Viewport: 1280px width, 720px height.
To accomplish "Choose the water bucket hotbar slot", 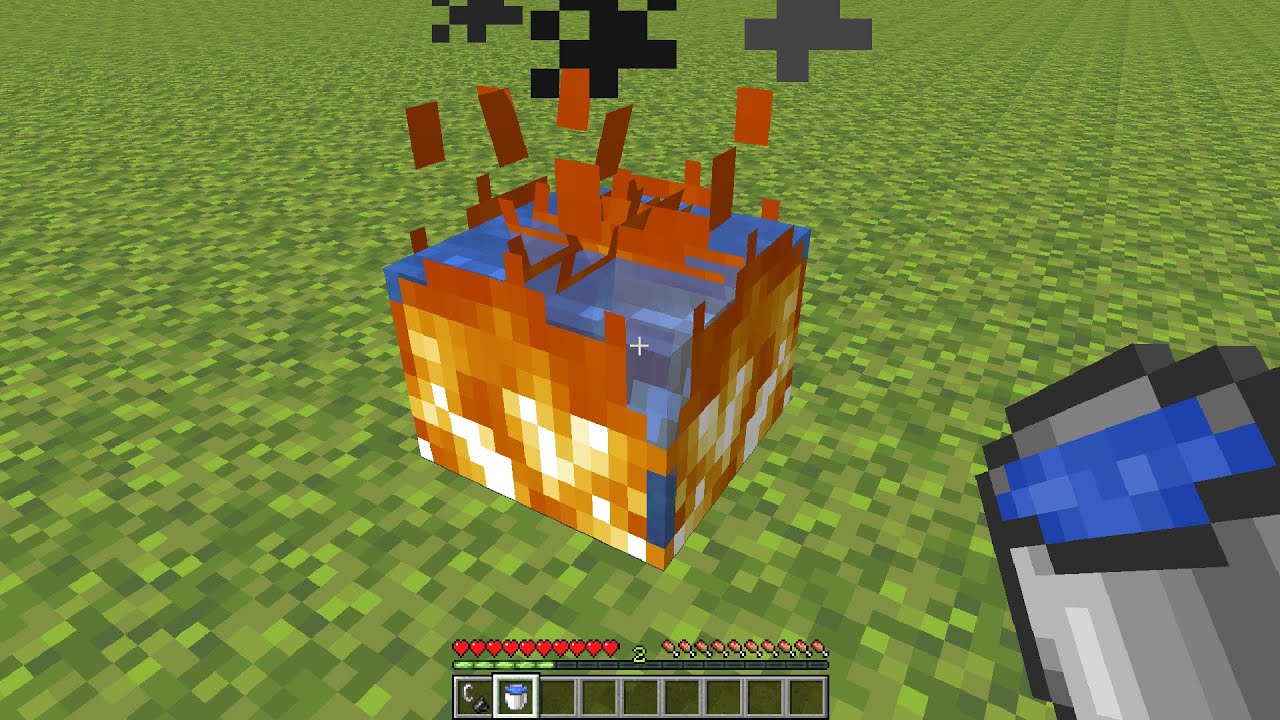I will [516, 696].
